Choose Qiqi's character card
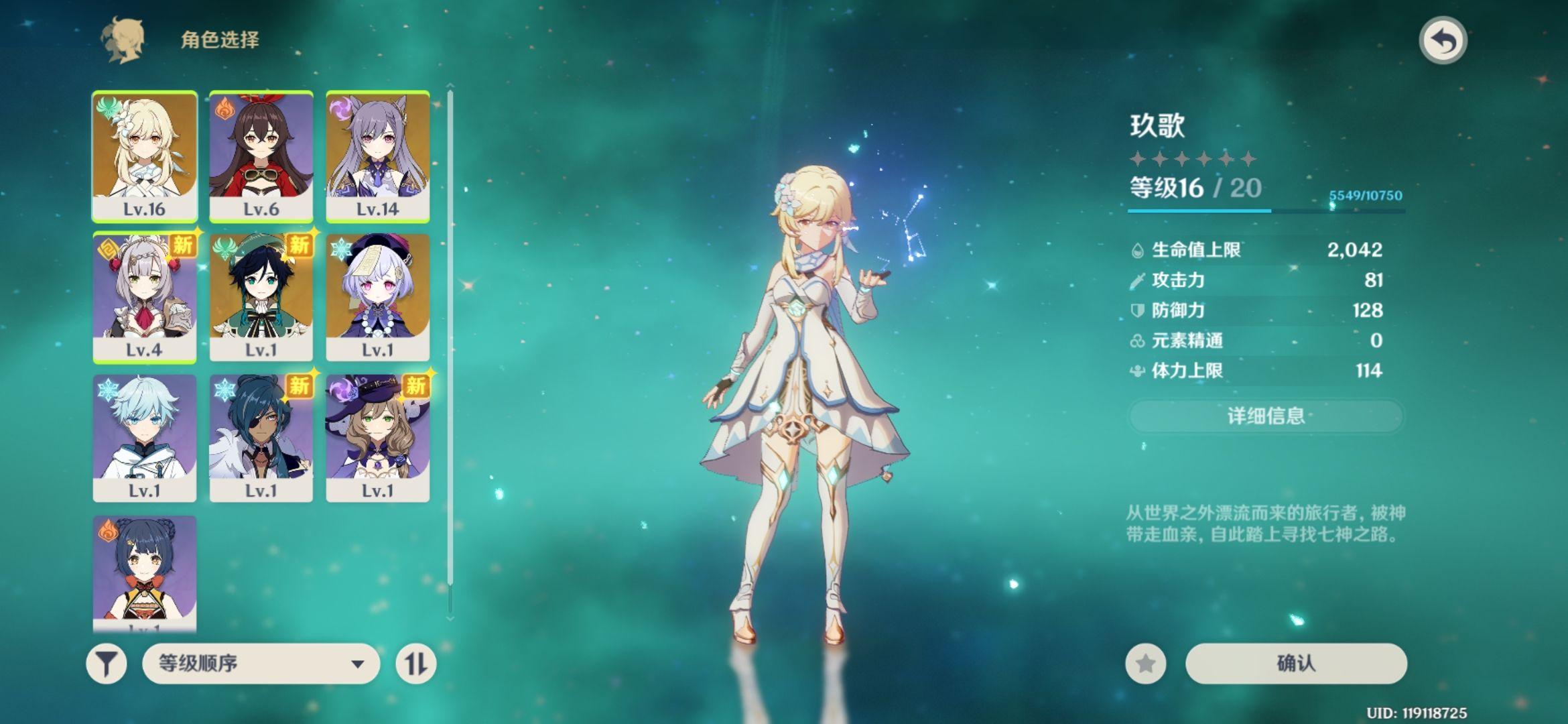The image size is (1568, 724). point(378,297)
